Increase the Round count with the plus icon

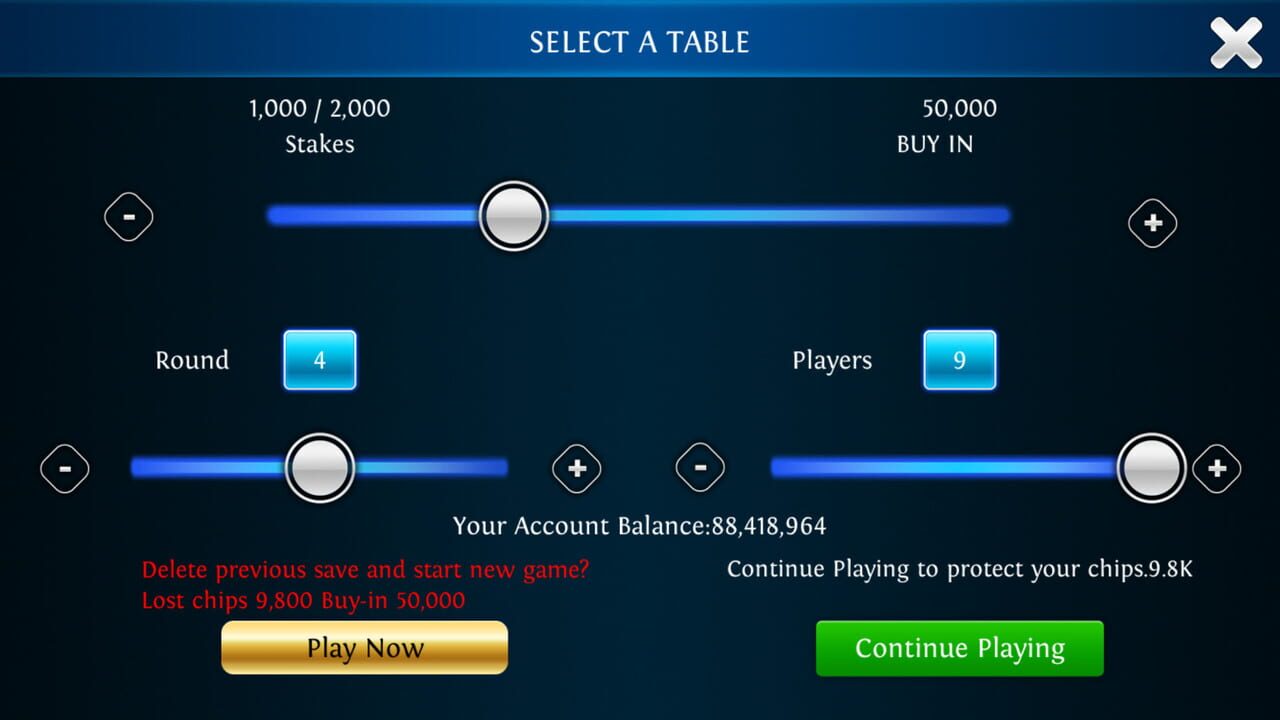point(577,467)
